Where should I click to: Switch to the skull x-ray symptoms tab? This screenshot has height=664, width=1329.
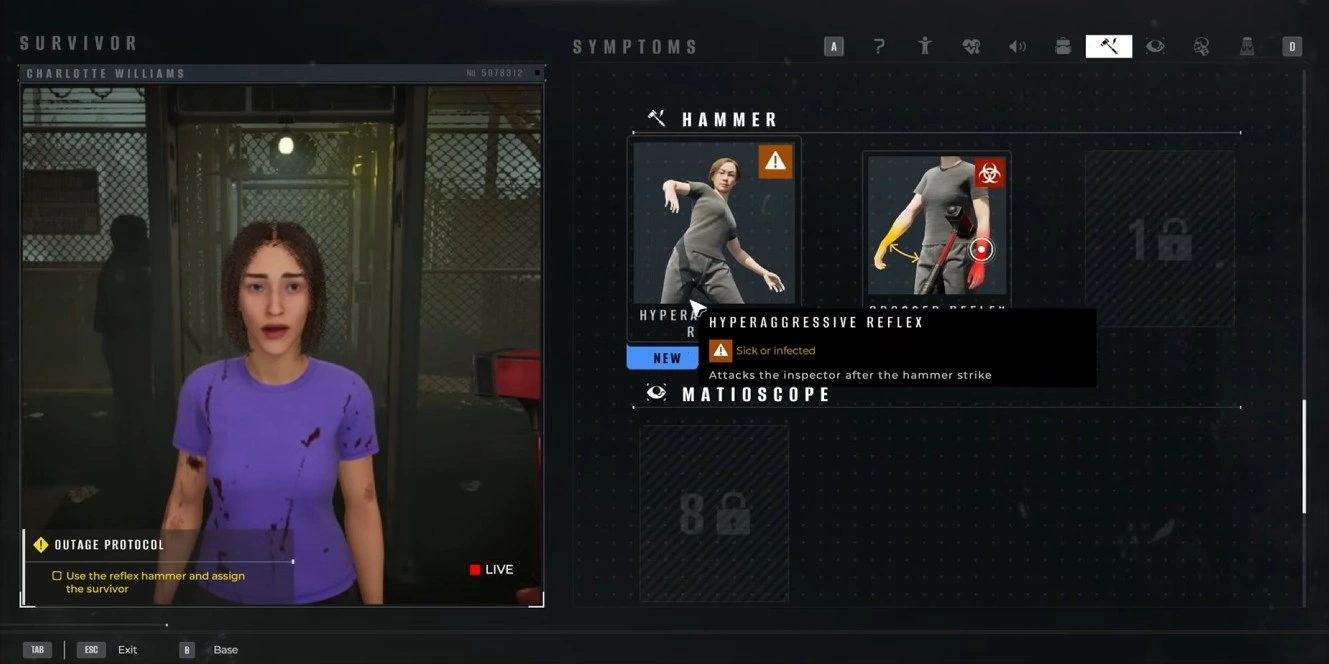click(x=1201, y=46)
